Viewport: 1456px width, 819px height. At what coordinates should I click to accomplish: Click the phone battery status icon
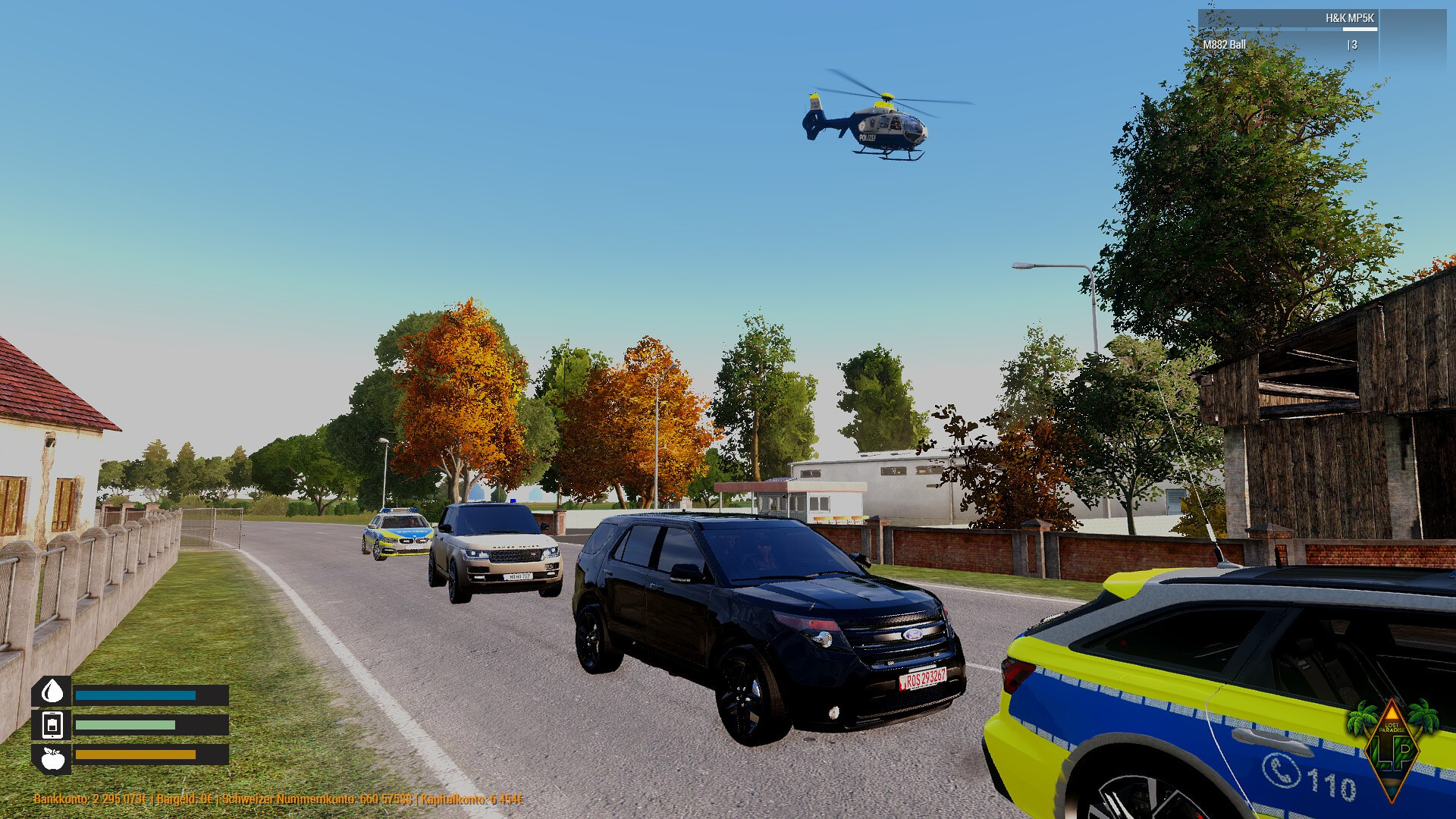tap(52, 725)
